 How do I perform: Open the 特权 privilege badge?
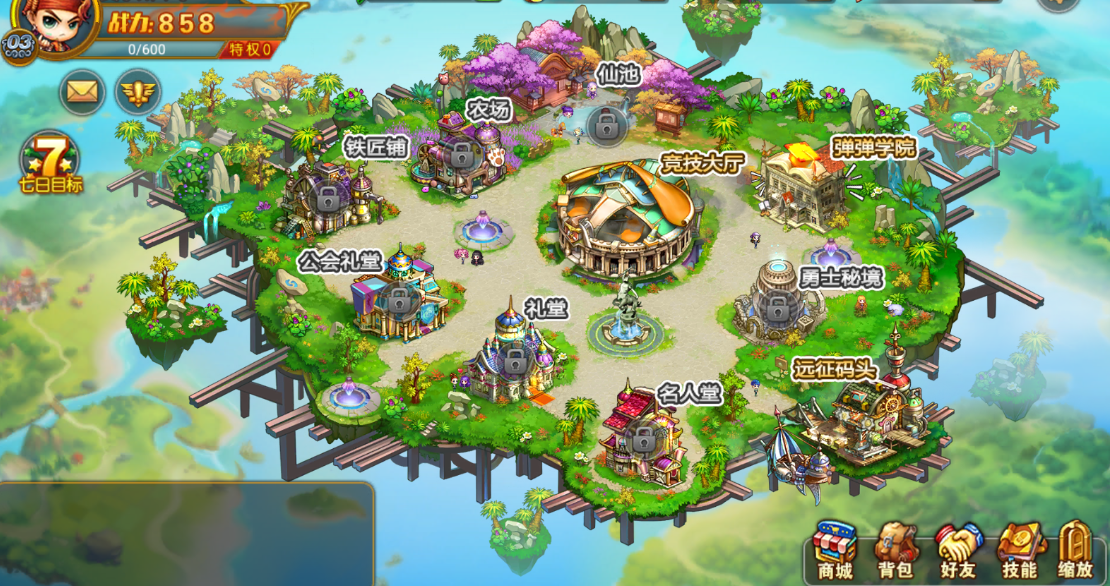[x=249, y=49]
